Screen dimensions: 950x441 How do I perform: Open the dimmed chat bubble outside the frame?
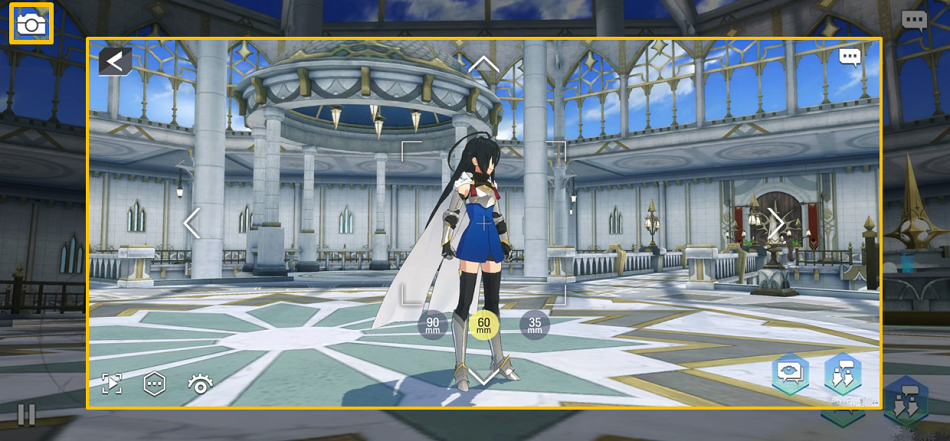914,20
